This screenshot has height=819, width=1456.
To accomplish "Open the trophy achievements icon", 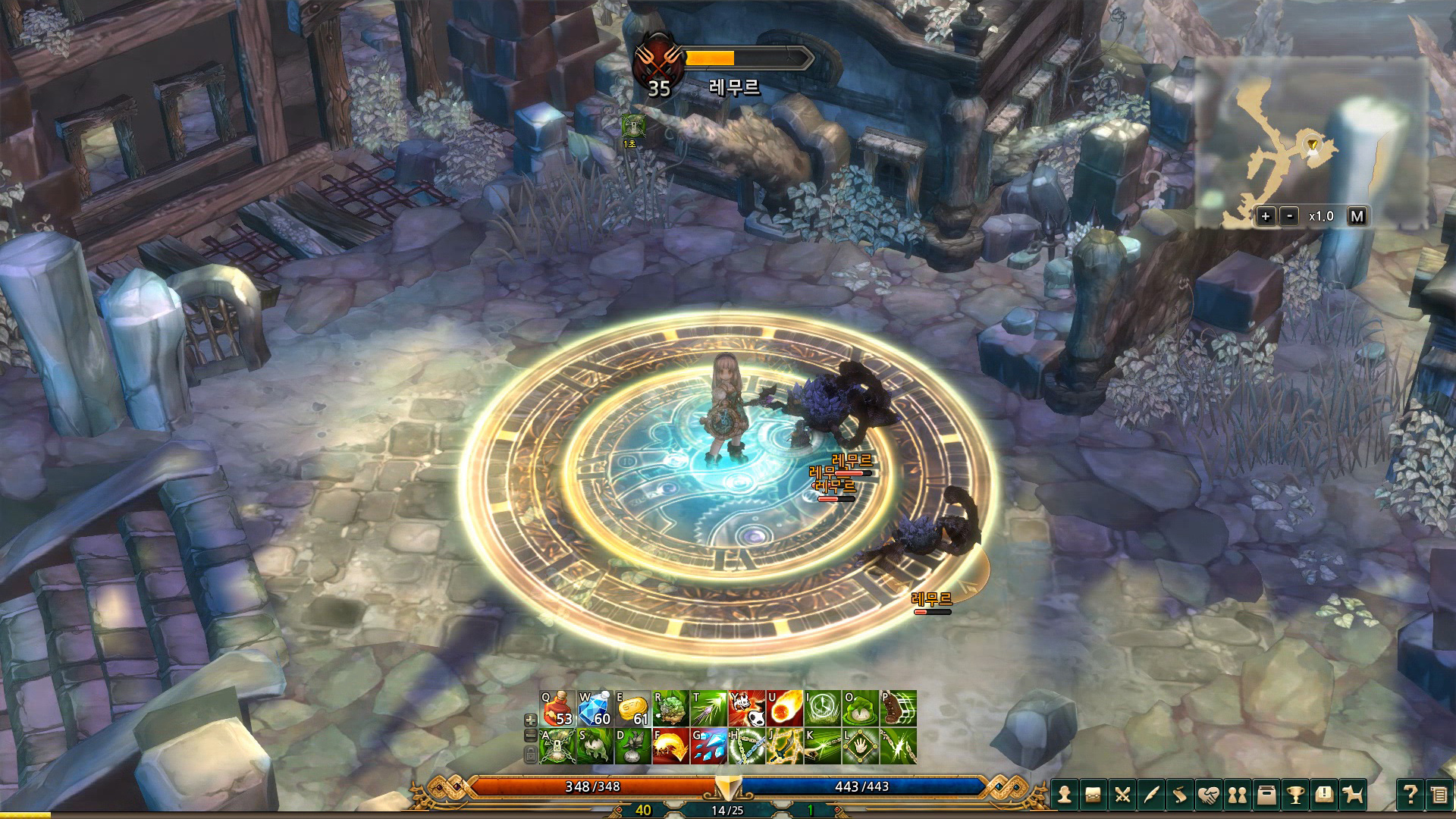I will tap(1297, 796).
